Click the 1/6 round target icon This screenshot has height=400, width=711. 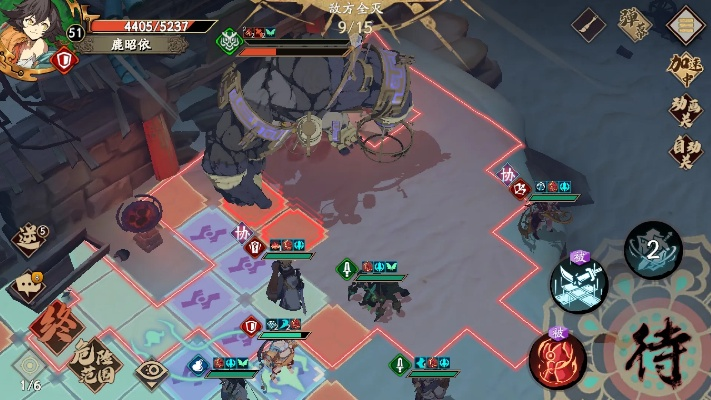click(30, 368)
